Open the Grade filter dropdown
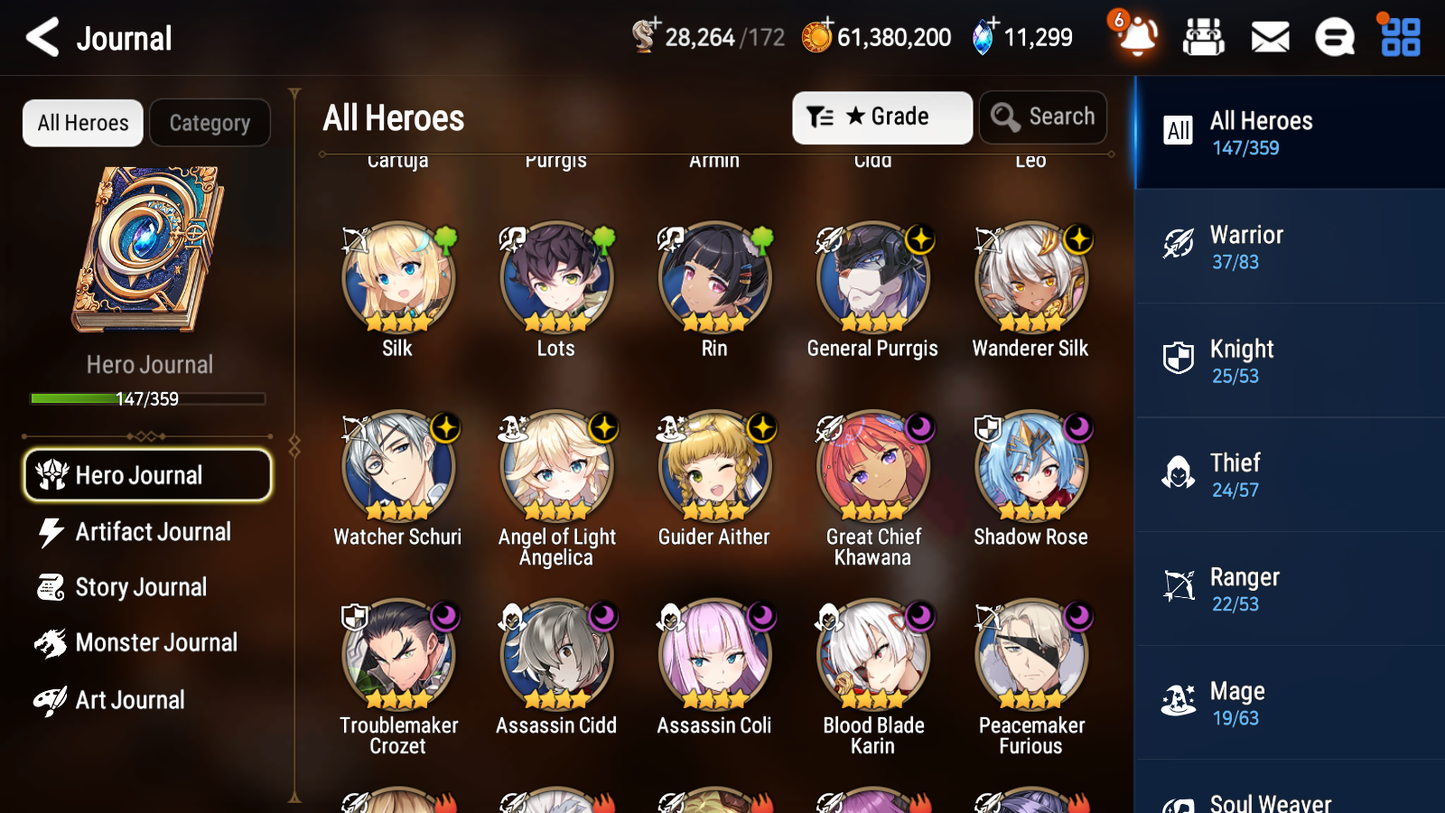Screen dimensions: 1445x813 click(881, 117)
